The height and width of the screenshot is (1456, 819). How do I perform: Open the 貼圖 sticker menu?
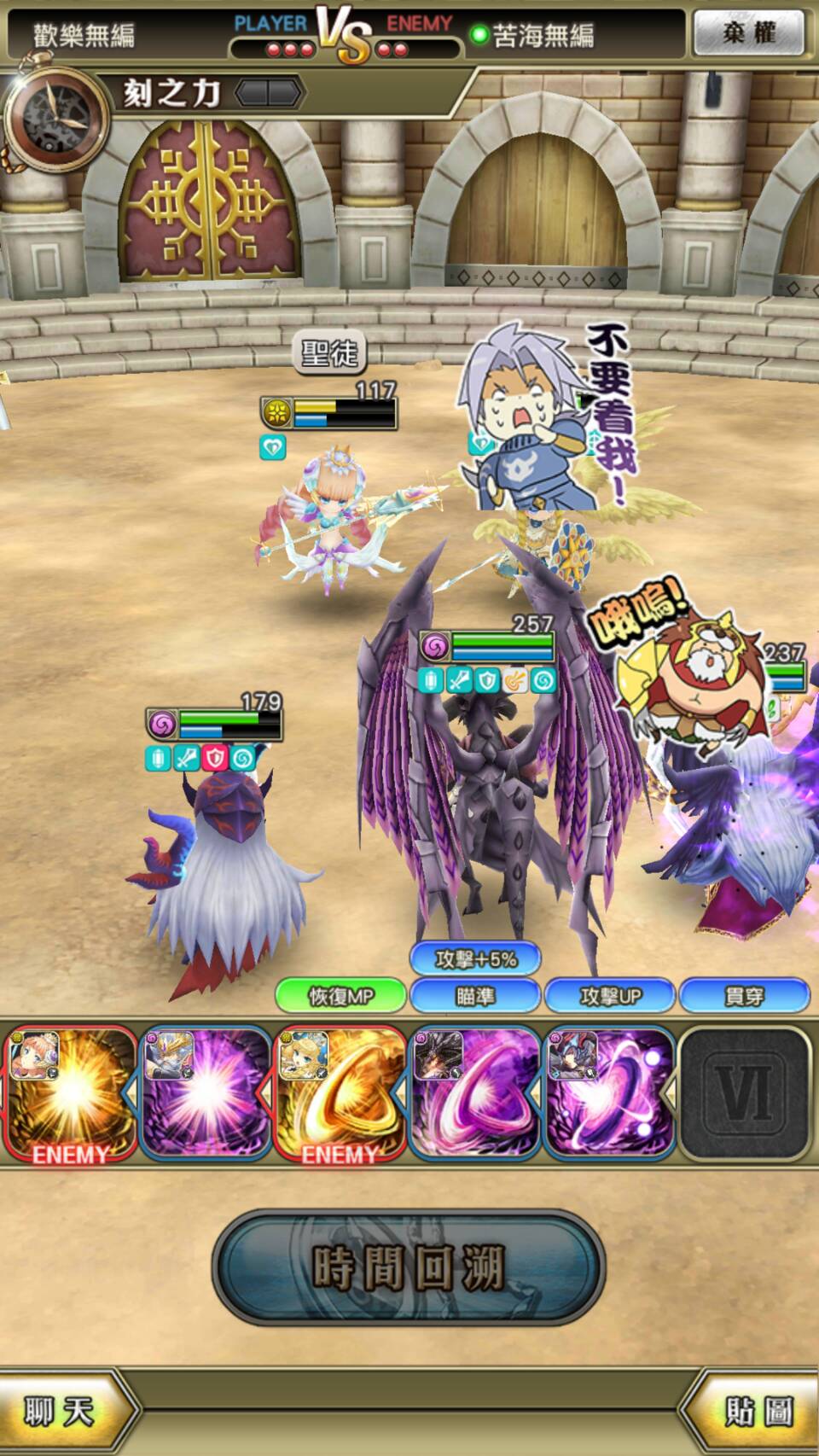point(757,1412)
